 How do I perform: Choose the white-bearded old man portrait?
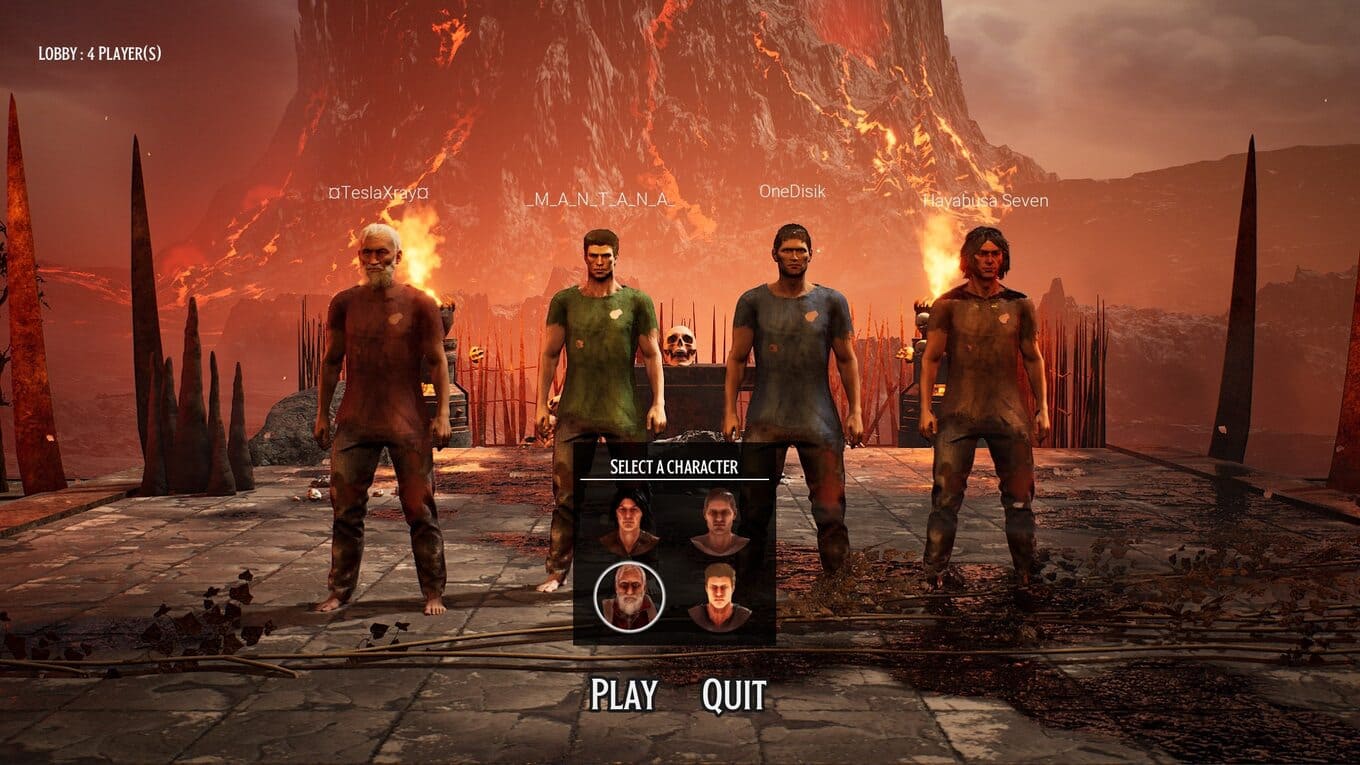point(629,597)
